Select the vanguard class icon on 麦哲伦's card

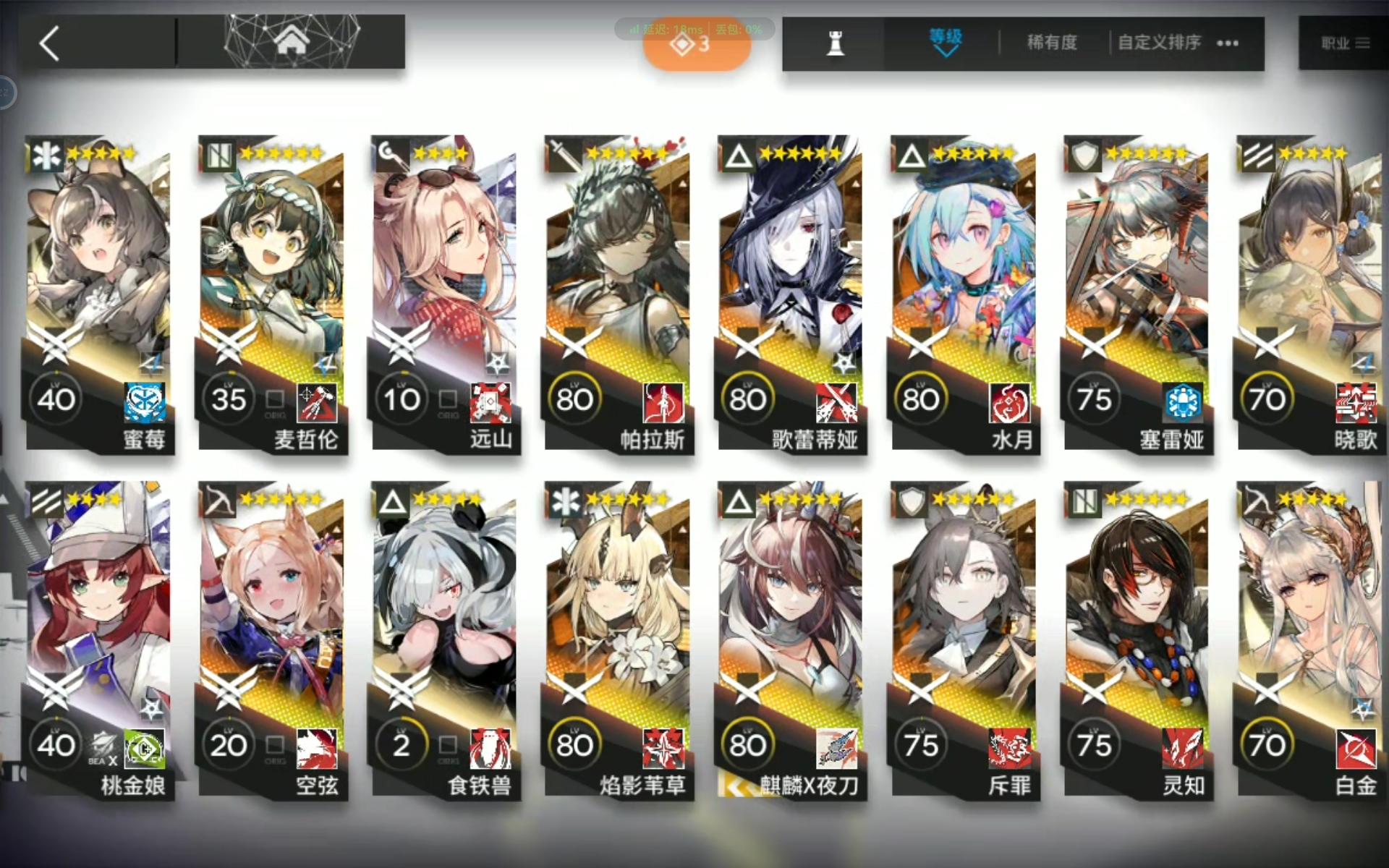click(217, 156)
